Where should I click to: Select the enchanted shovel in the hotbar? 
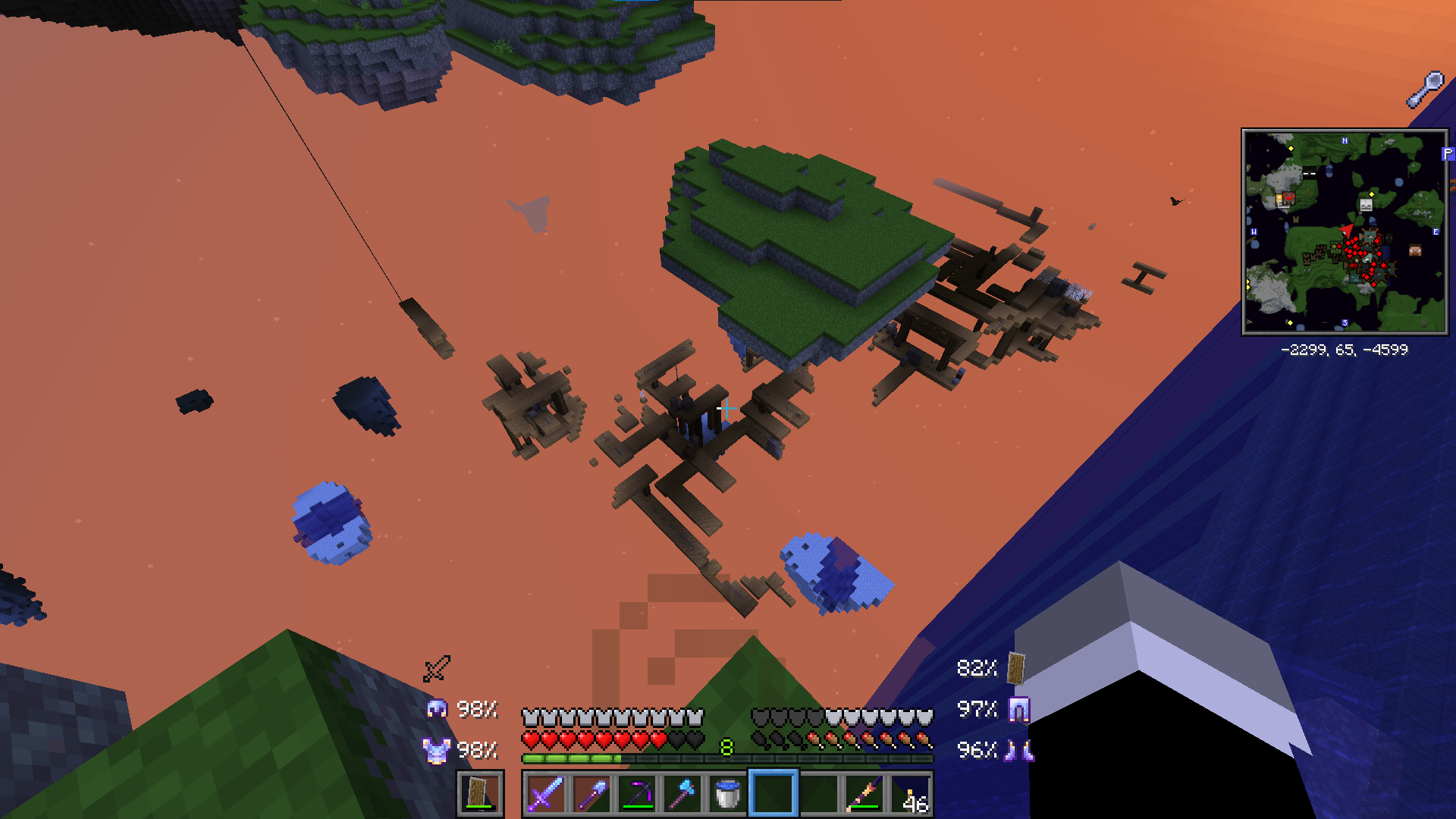click(591, 797)
